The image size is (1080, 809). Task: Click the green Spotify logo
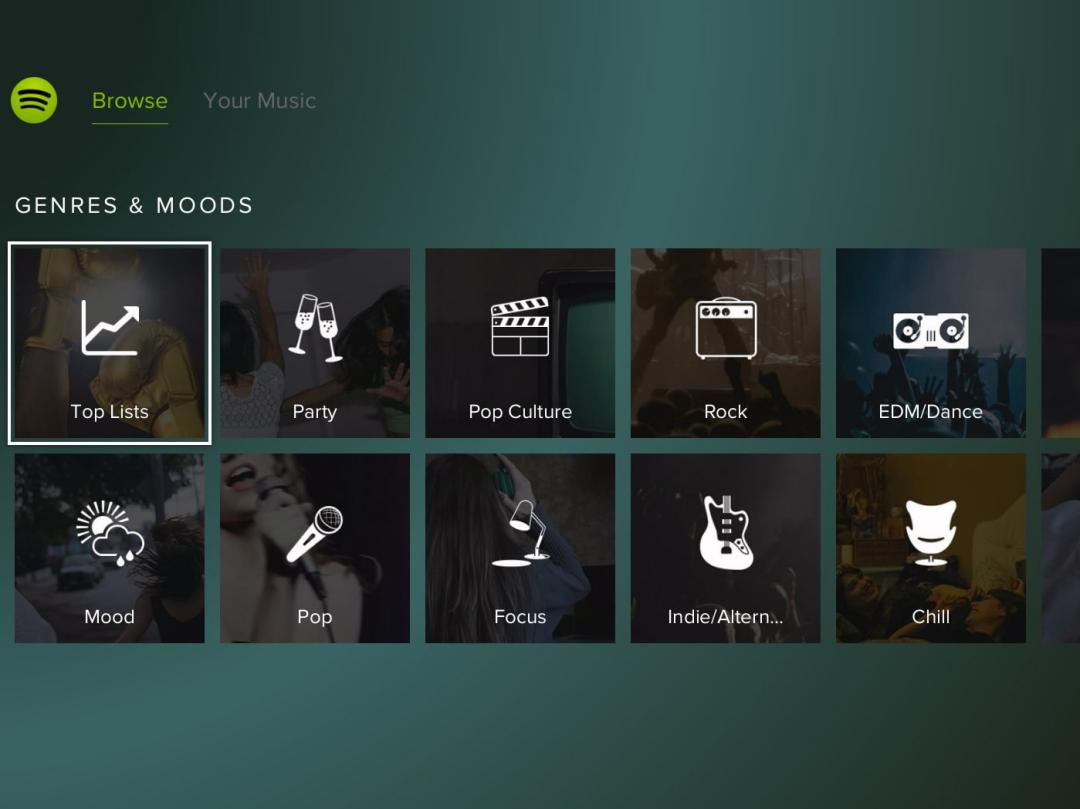(34, 101)
